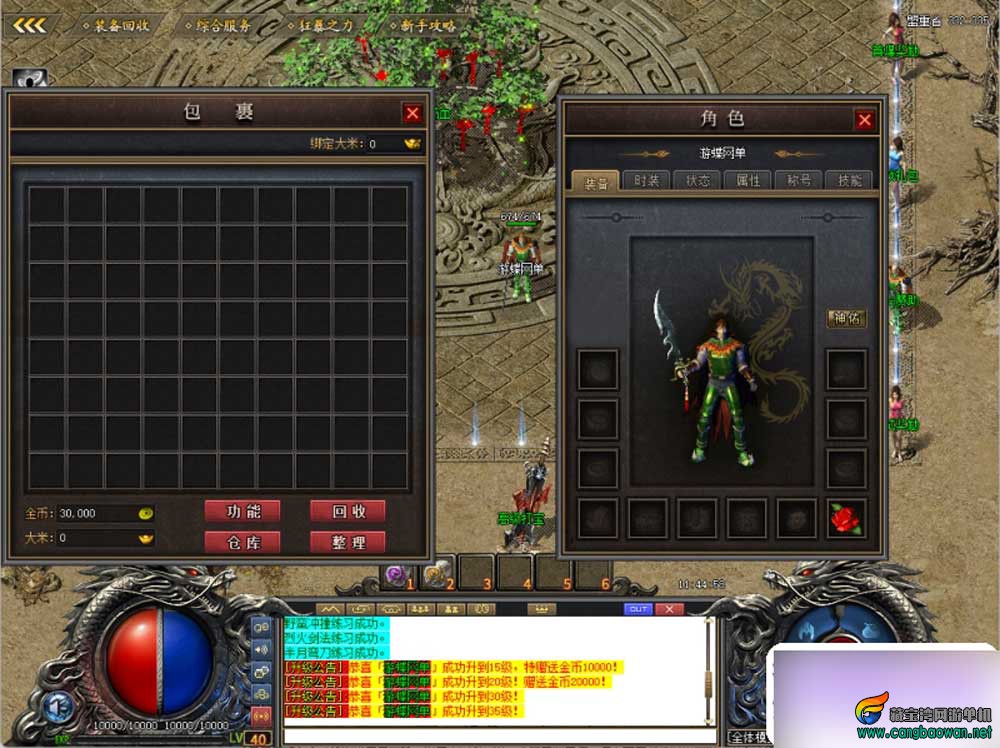Collapse the top menu with the yellow arrows

[30, 25]
